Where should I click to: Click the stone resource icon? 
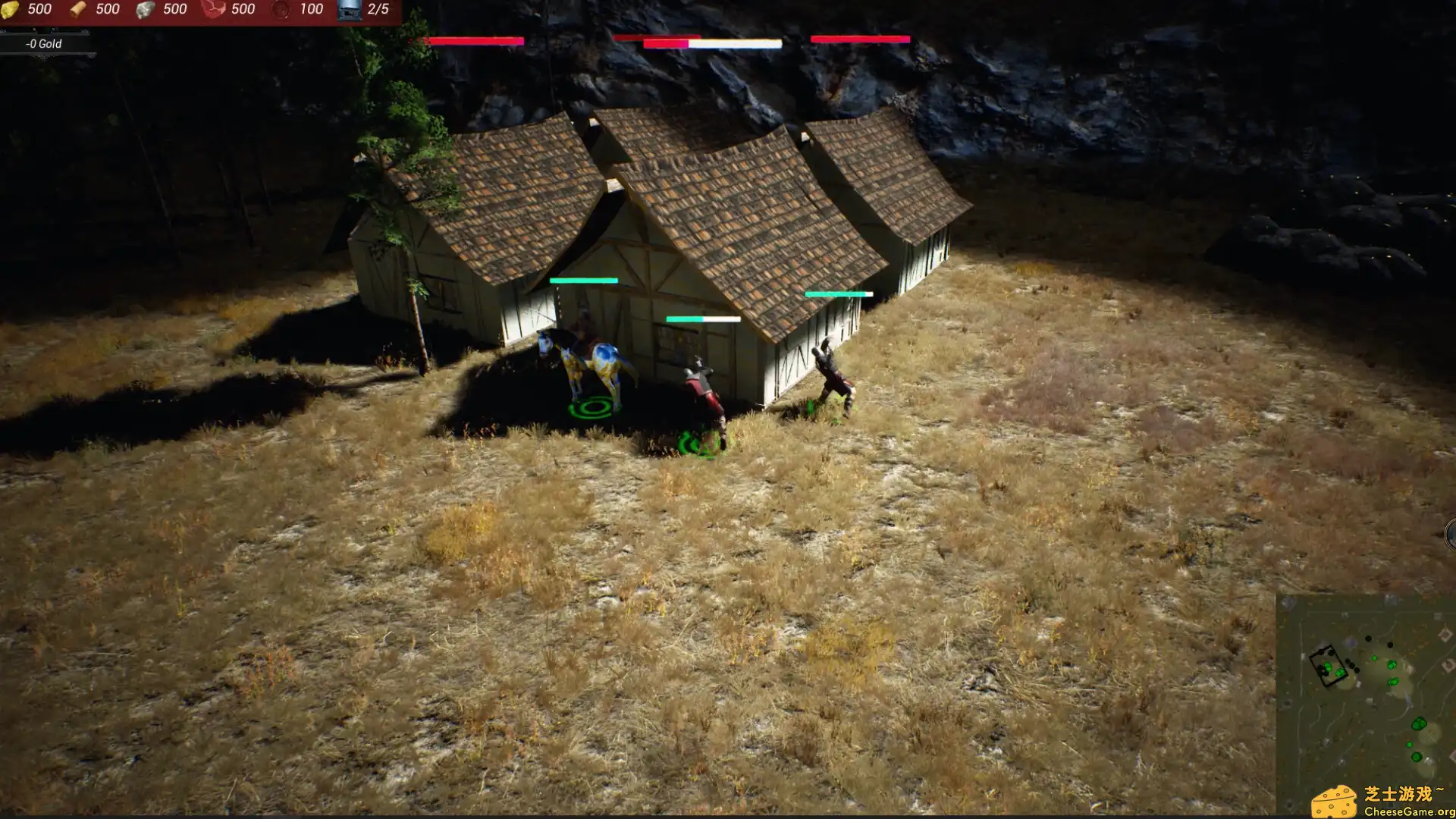coord(146,9)
